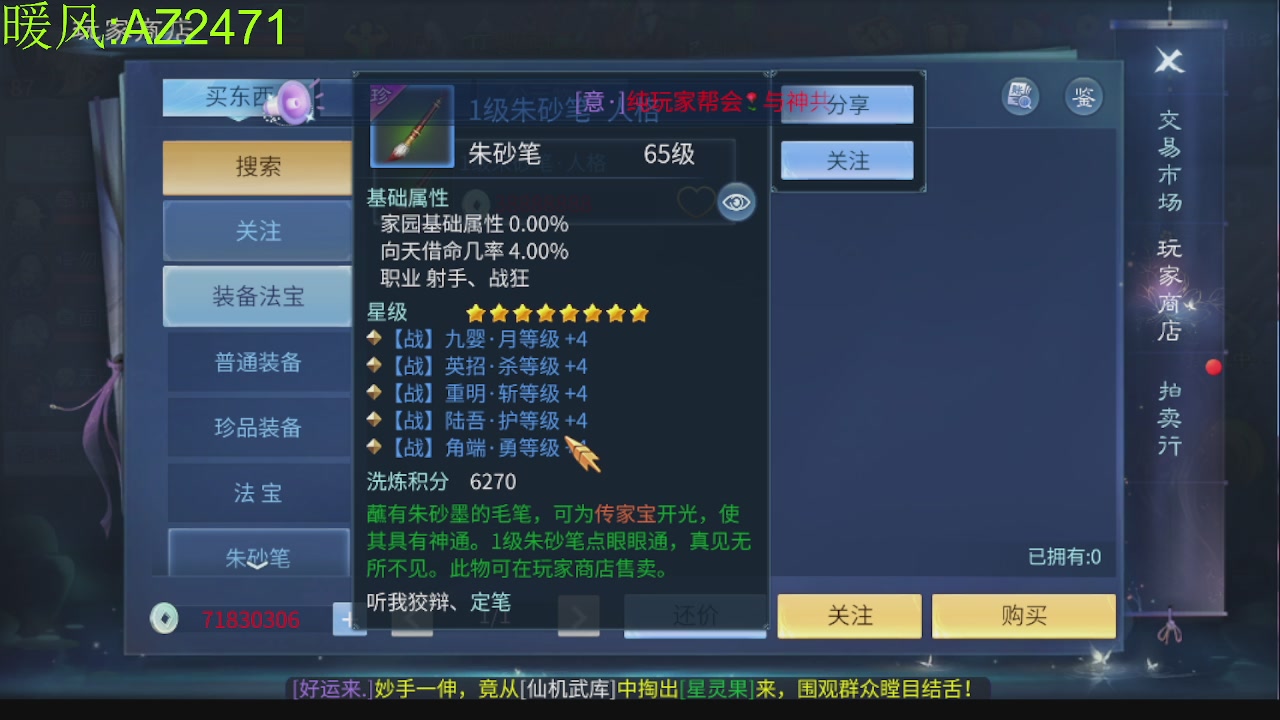Expand the 珍品装备 category

tap(257, 427)
